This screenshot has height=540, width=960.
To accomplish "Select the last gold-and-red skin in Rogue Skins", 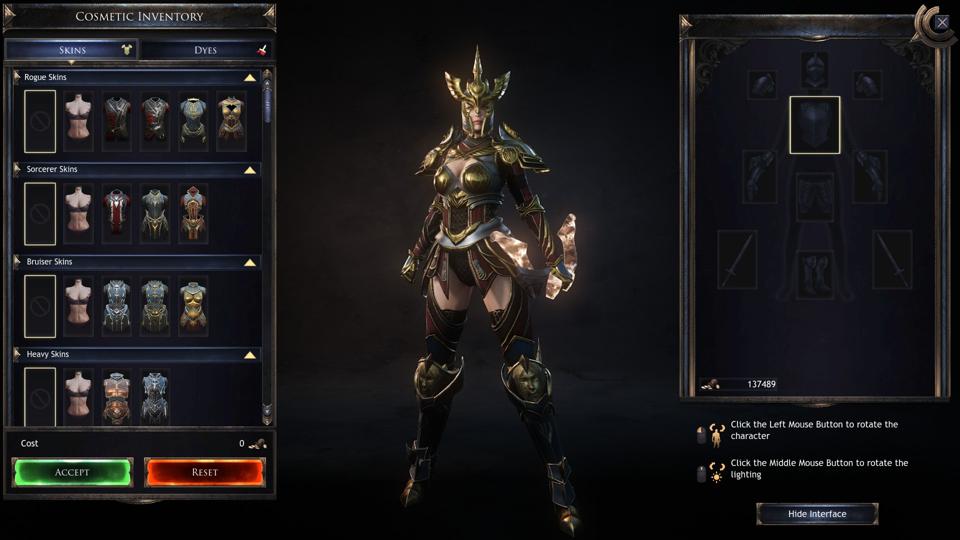I will pos(232,122).
